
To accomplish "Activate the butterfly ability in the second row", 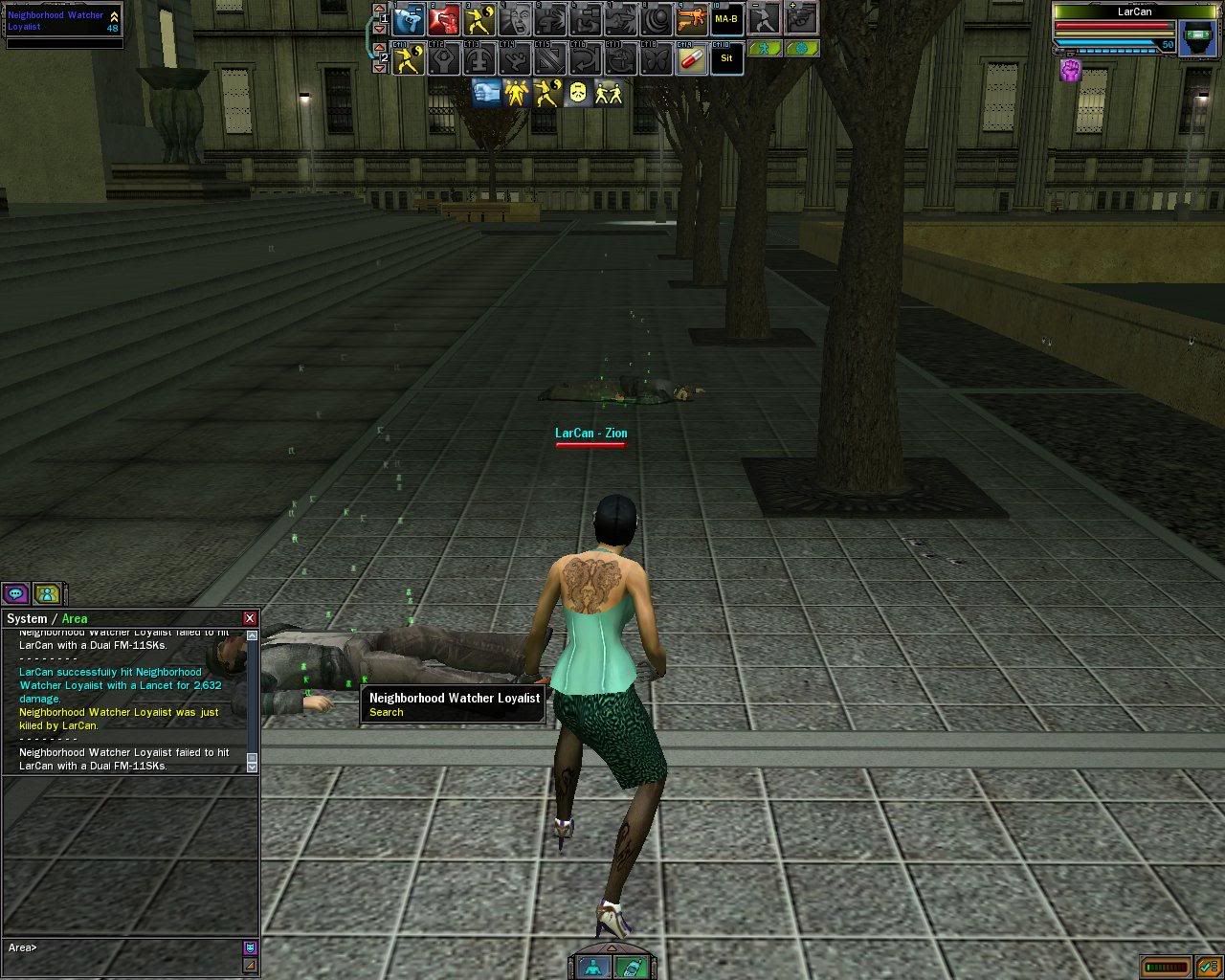I will (656, 59).
